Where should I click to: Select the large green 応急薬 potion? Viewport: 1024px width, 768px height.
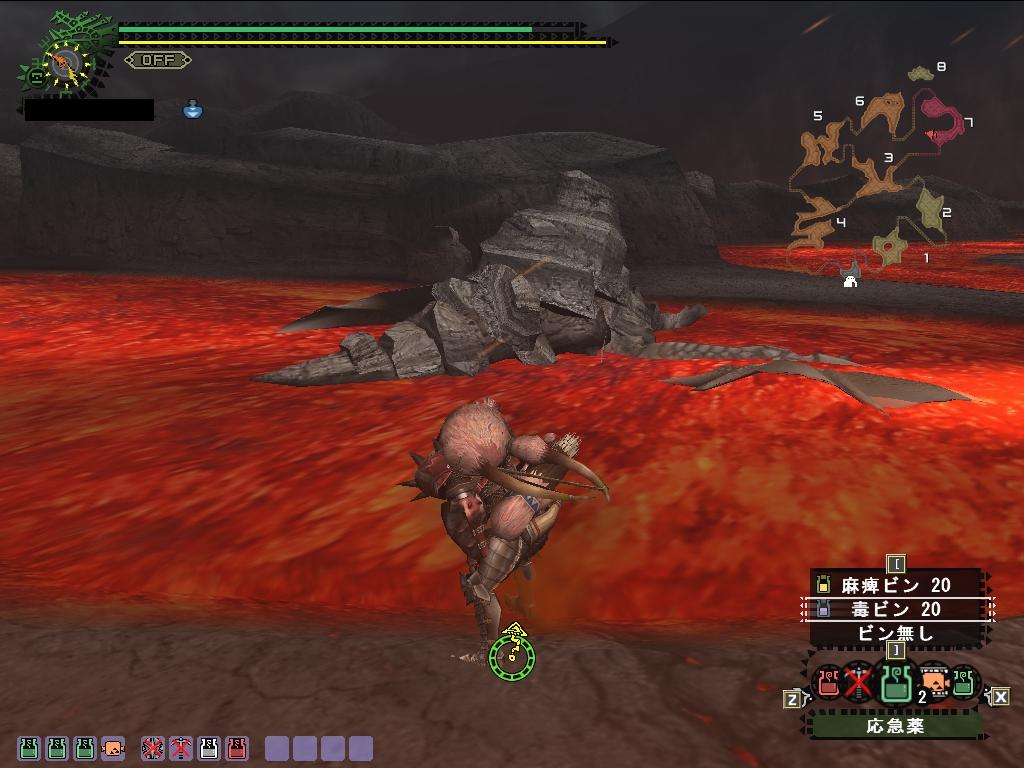click(895, 683)
